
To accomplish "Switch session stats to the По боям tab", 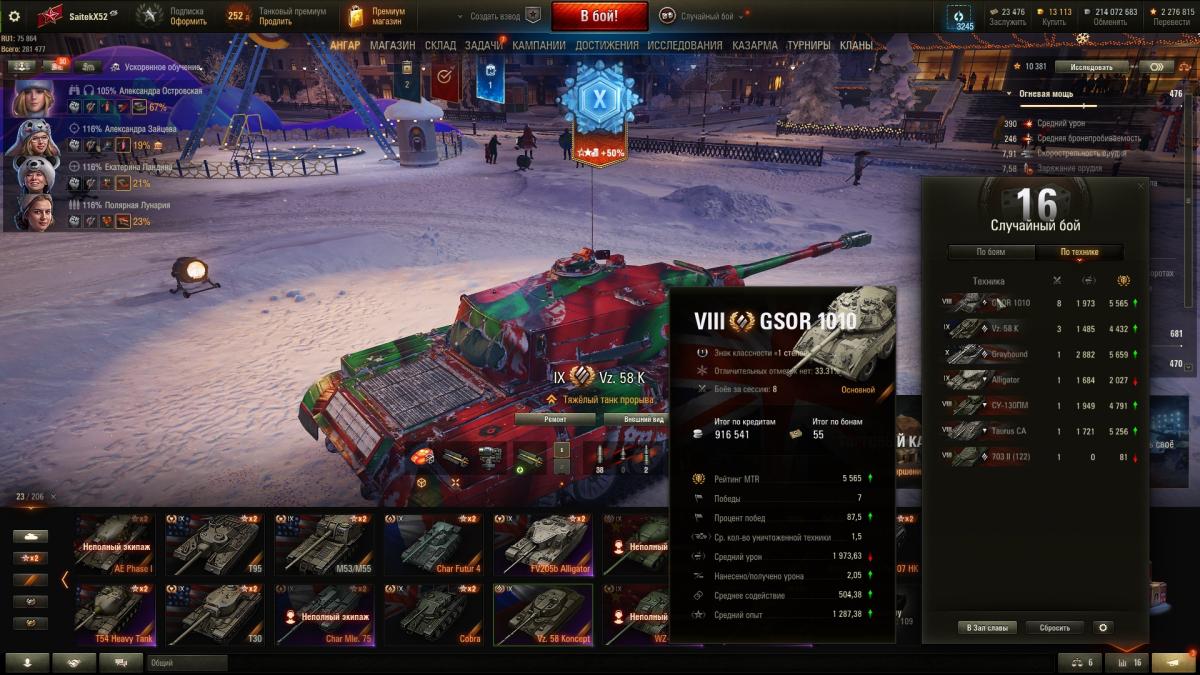I will tap(990, 252).
